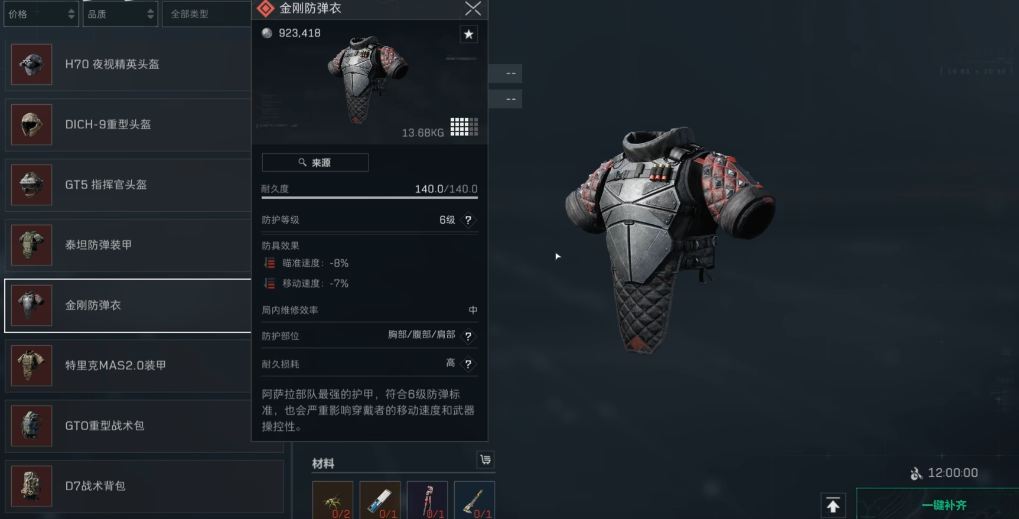
Task: Choose the DICH-9重型头盔 row
Action: coord(128,124)
